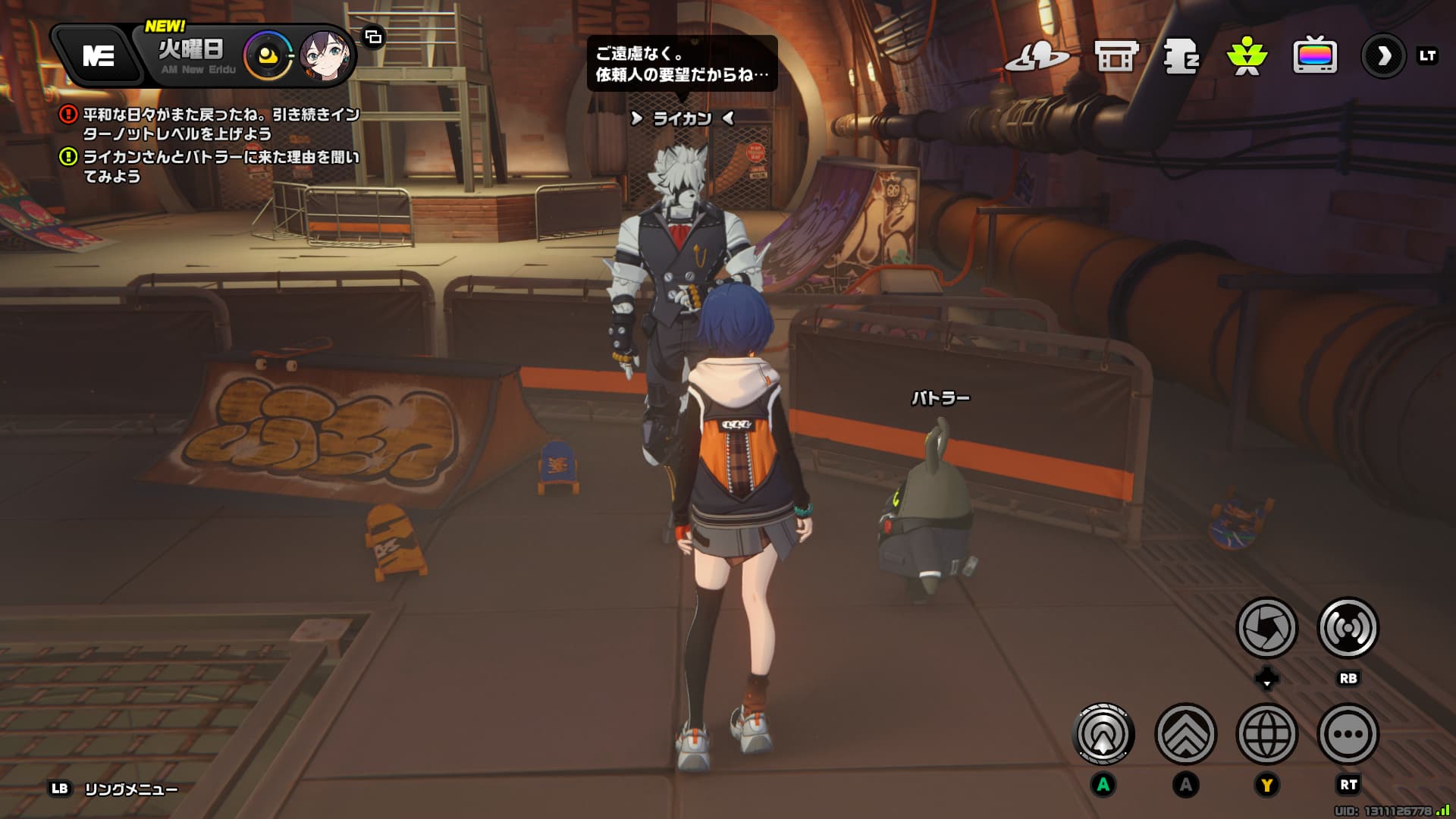
Task: Click the small window-switch icon beside avatar
Action: coord(373,36)
